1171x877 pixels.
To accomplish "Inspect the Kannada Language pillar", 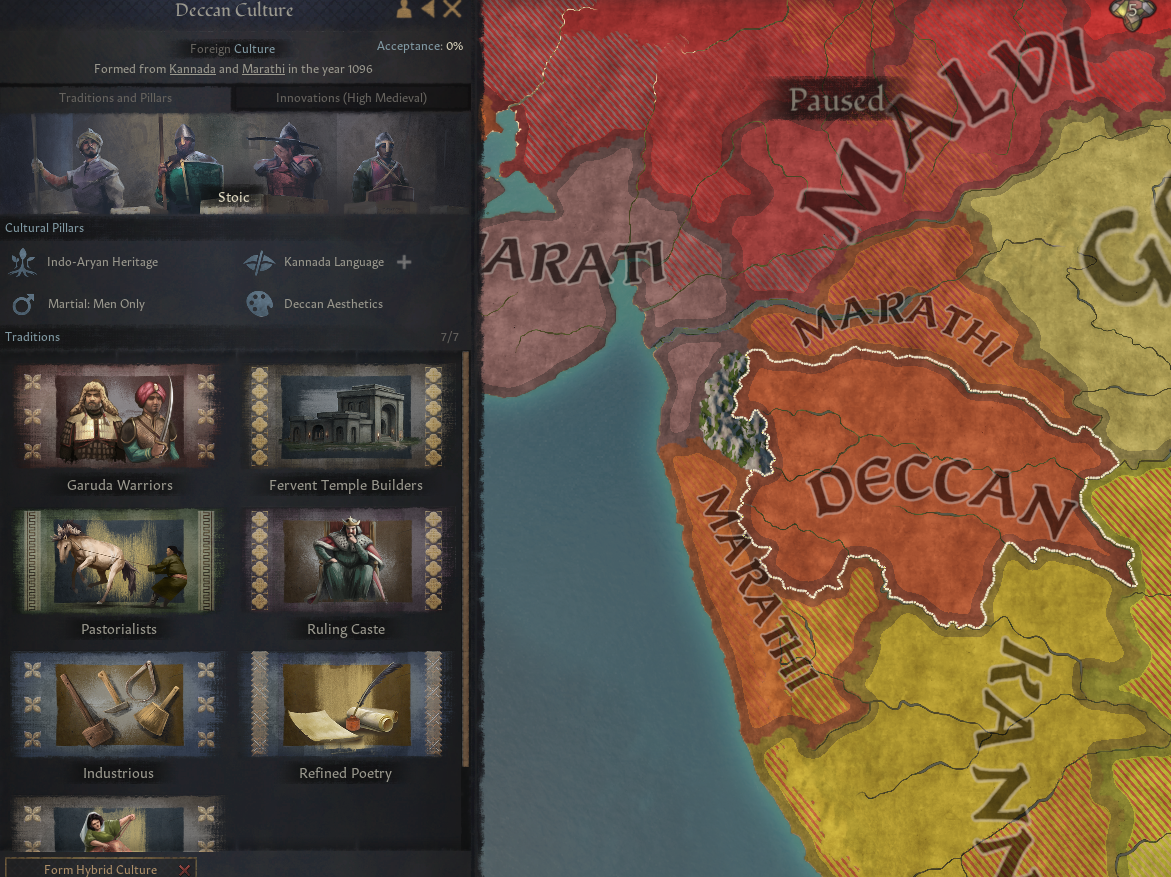I will tap(333, 262).
